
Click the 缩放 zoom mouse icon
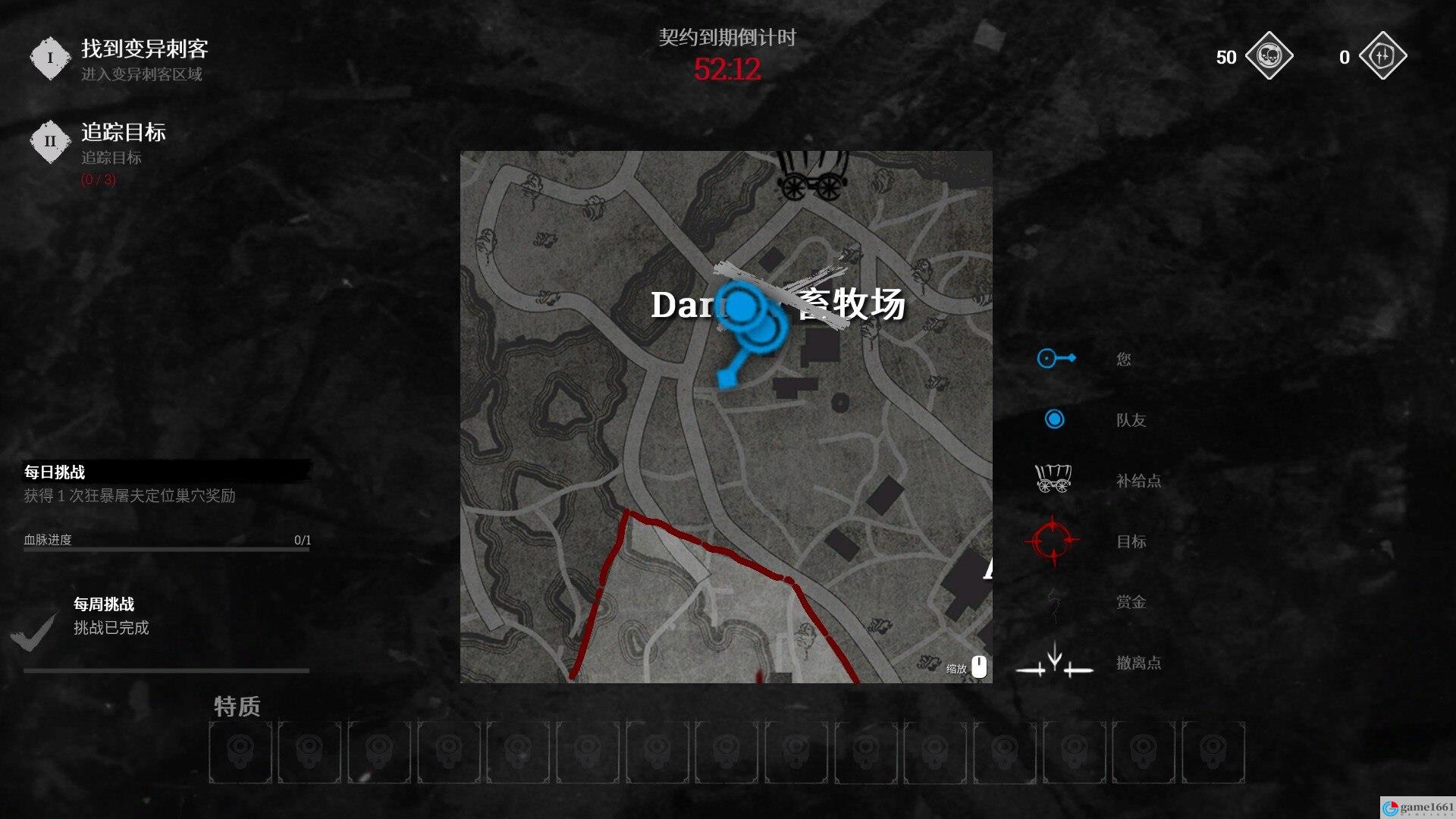pos(979,667)
